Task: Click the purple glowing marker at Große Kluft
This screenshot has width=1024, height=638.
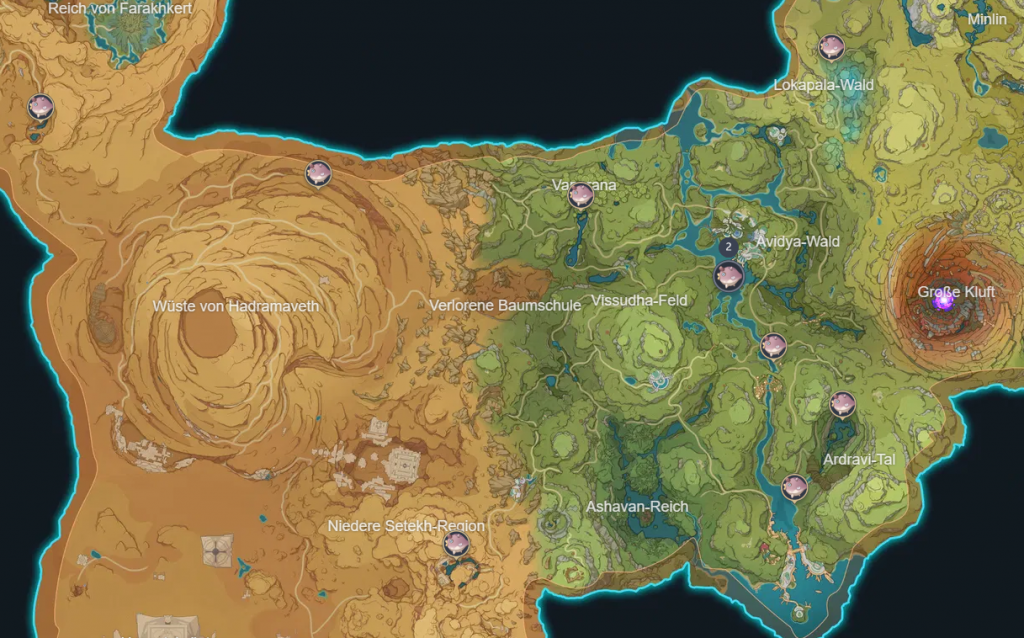Action: 943,298
